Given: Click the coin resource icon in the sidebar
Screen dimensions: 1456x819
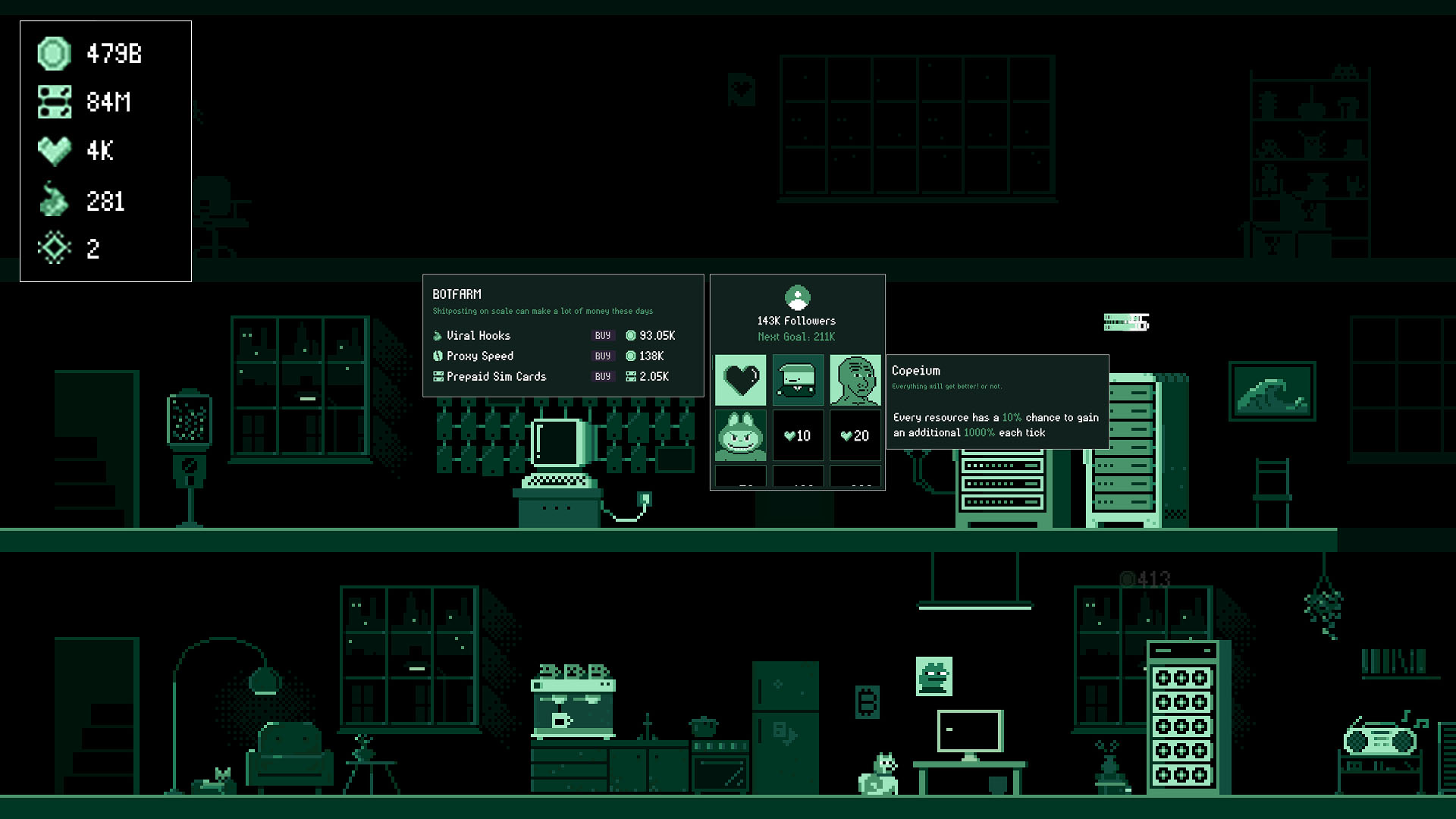Looking at the screenshot, I should [53, 54].
